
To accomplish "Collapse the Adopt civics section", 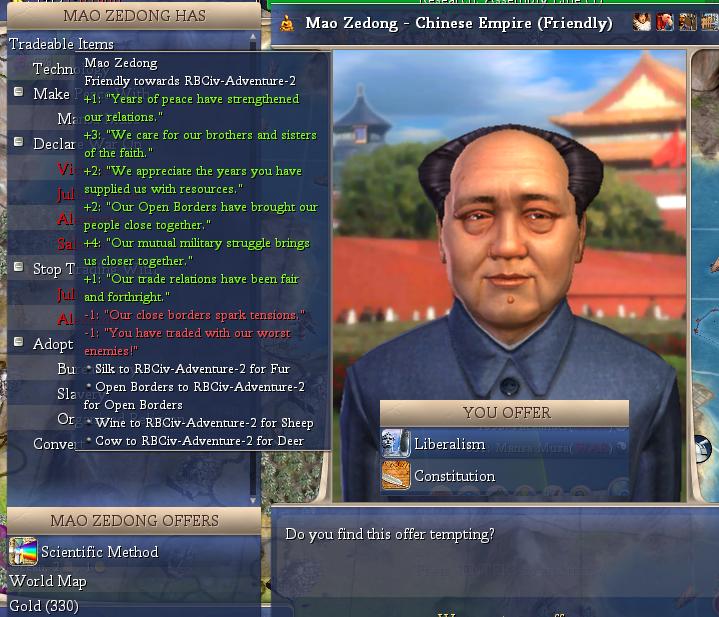I will click(x=18, y=343).
